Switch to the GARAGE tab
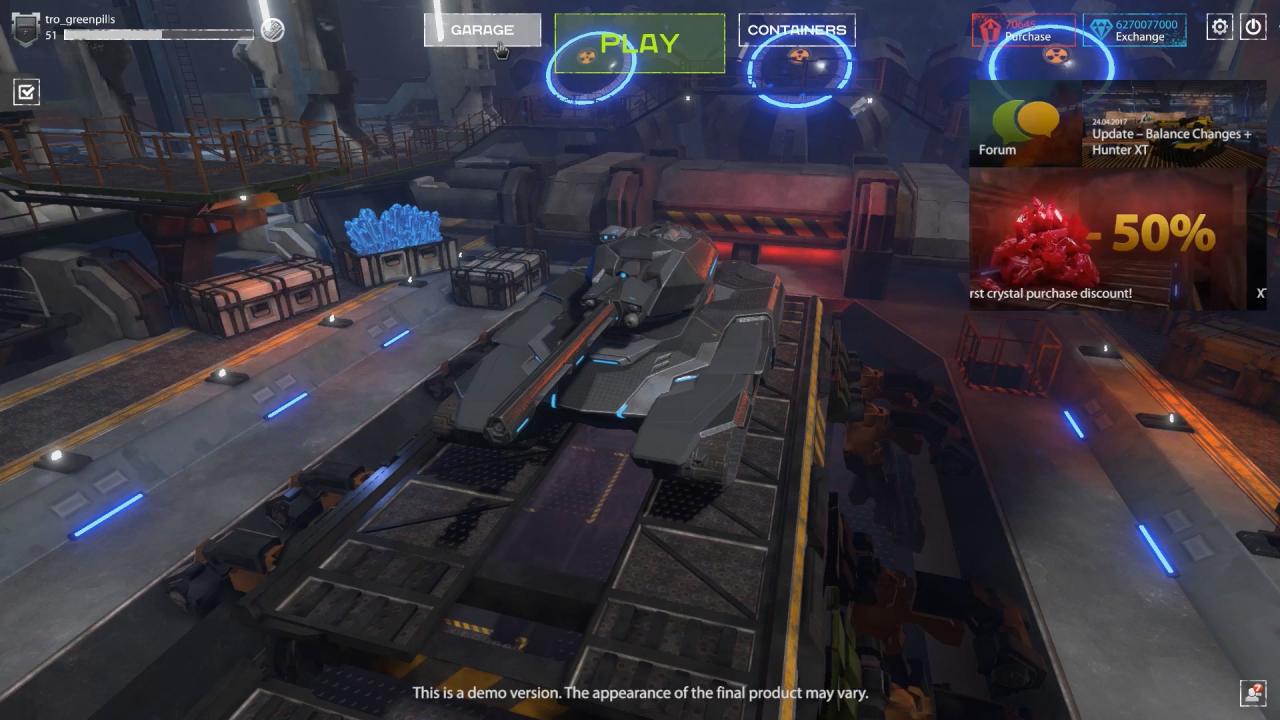Image resolution: width=1280 pixels, height=720 pixels. click(x=483, y=29)
